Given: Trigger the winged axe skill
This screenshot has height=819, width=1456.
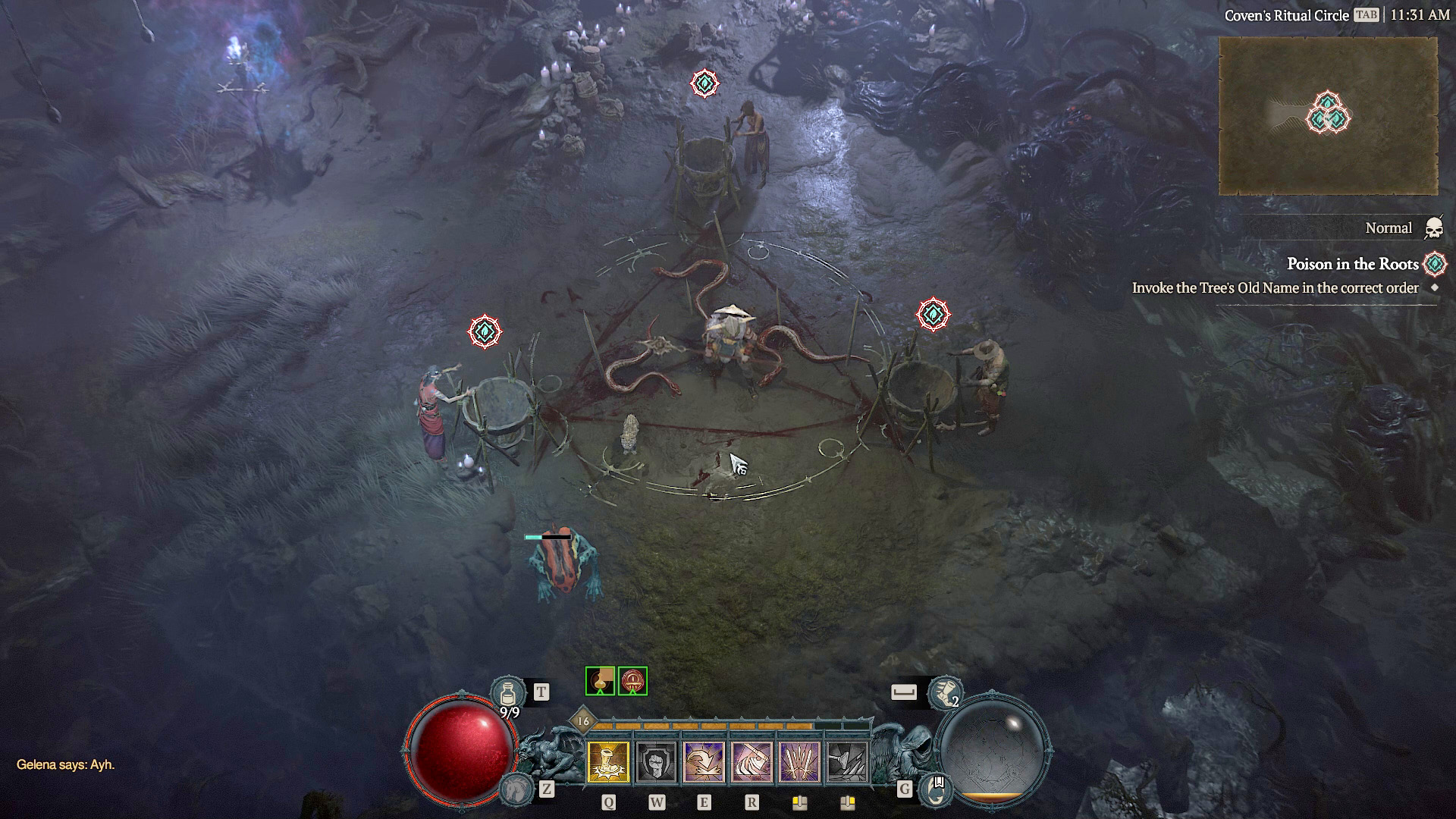Looking at the screenshot, I should 752,761.
